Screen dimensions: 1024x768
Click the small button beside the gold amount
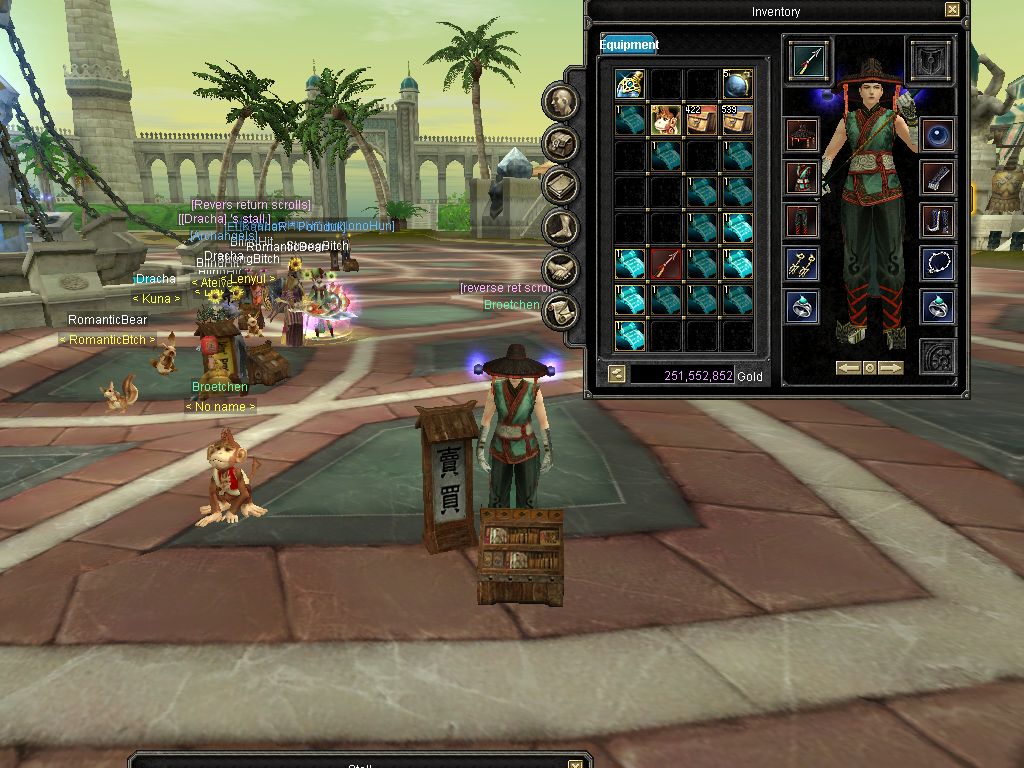click(617, 374)
